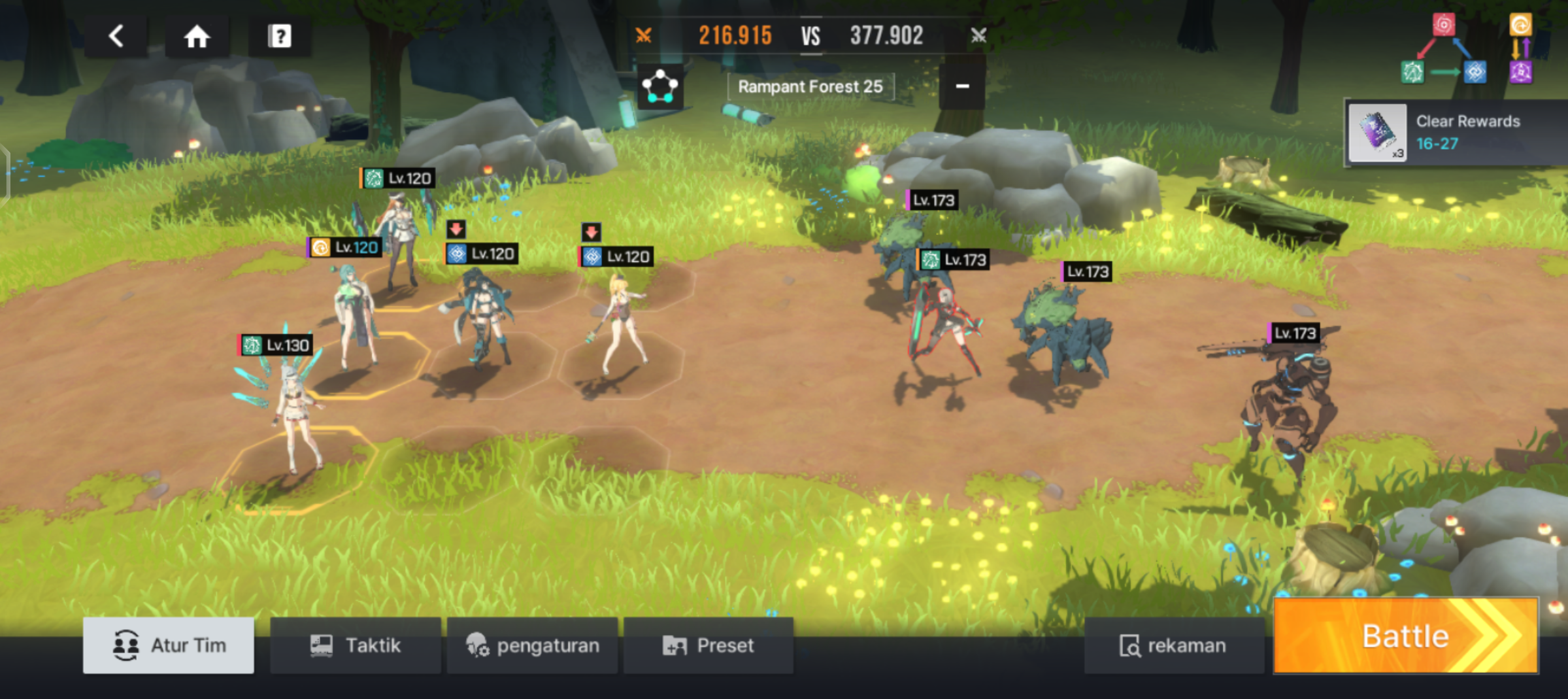Viewport: 1568px width, 699px height.
Task: Select the blonde Lv.120 front-line unit
Action: pyautogui.click(x=621, y=324)
